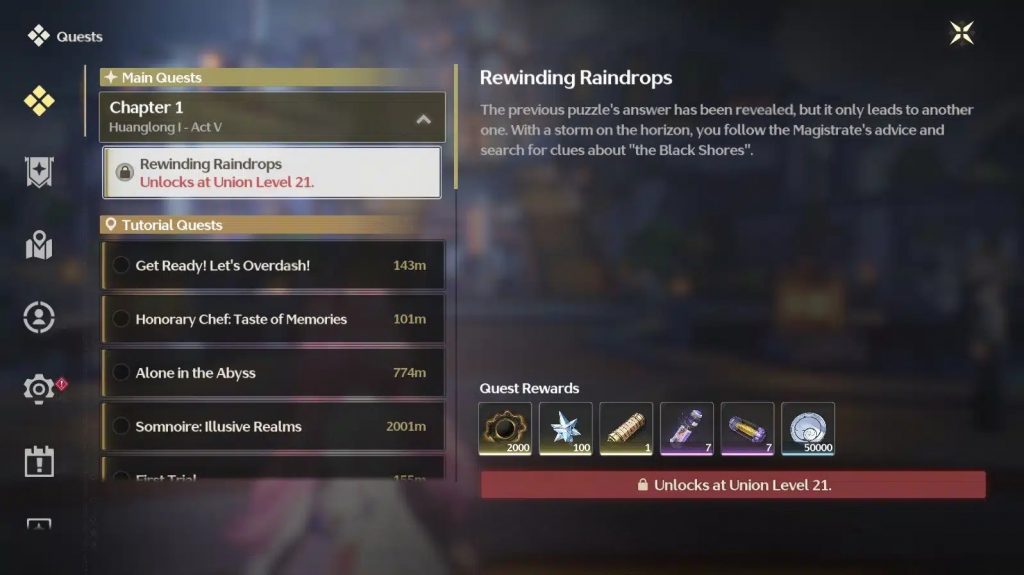The width and height of the screenshot is (1024, 575).
Task: Click the Unlocks at Union Level 21 button
Action: click(733, 485)
